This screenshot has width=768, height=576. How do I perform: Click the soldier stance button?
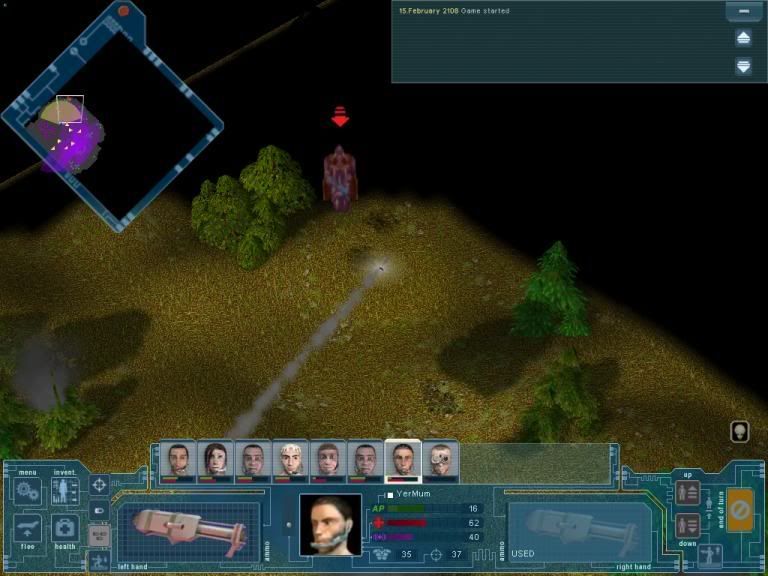(711, 554)
